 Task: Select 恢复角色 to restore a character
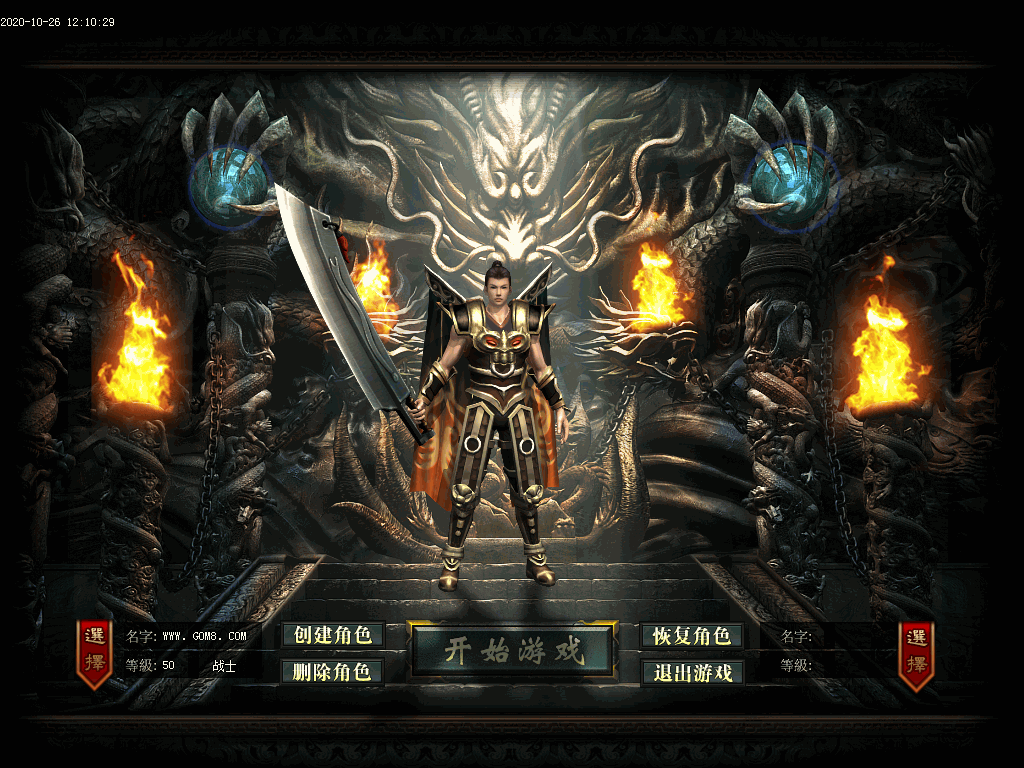click(x=692, y=635)
